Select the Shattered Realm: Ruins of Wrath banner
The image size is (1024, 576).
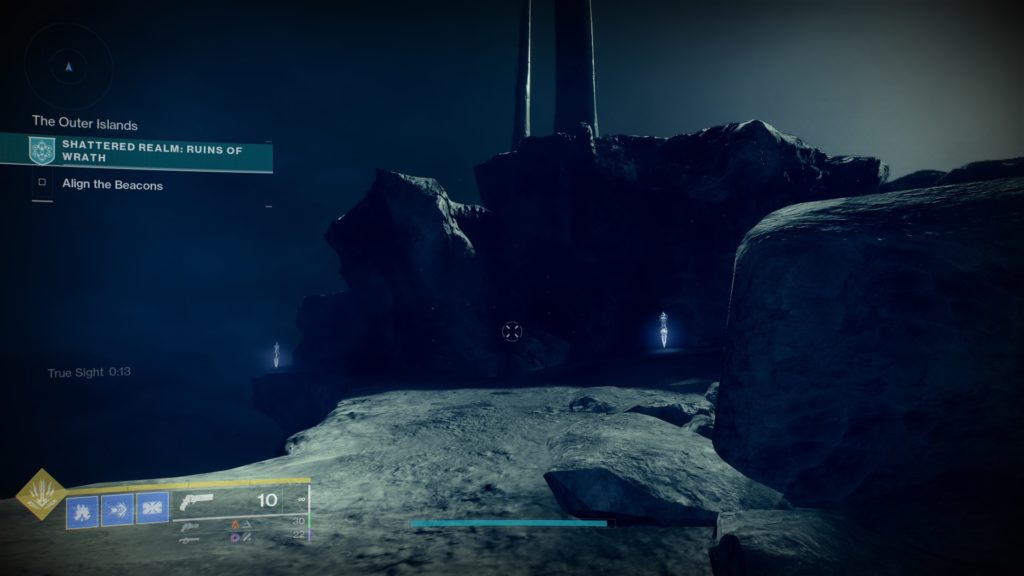[x=150, y=151]
